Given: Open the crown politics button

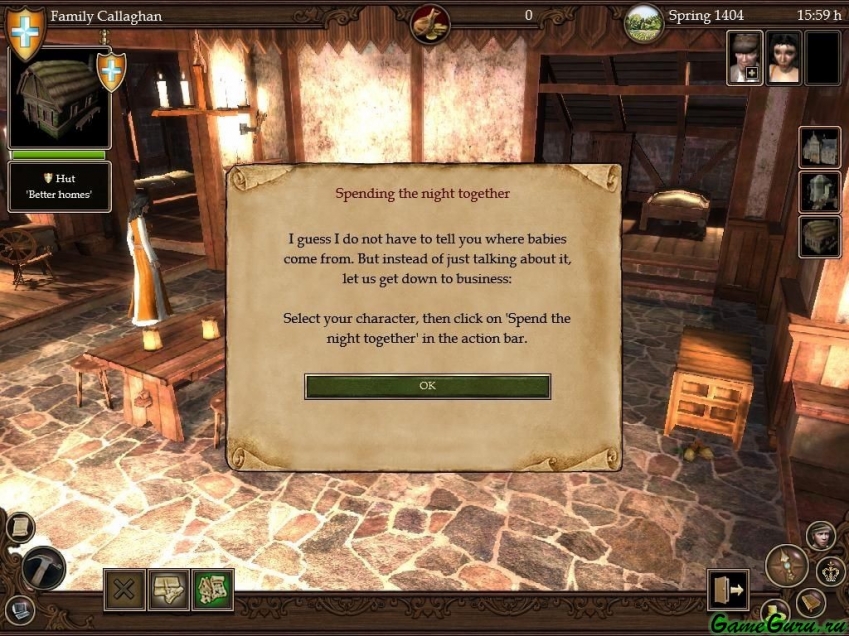Looking at the screenshot, I should (831, 571).
